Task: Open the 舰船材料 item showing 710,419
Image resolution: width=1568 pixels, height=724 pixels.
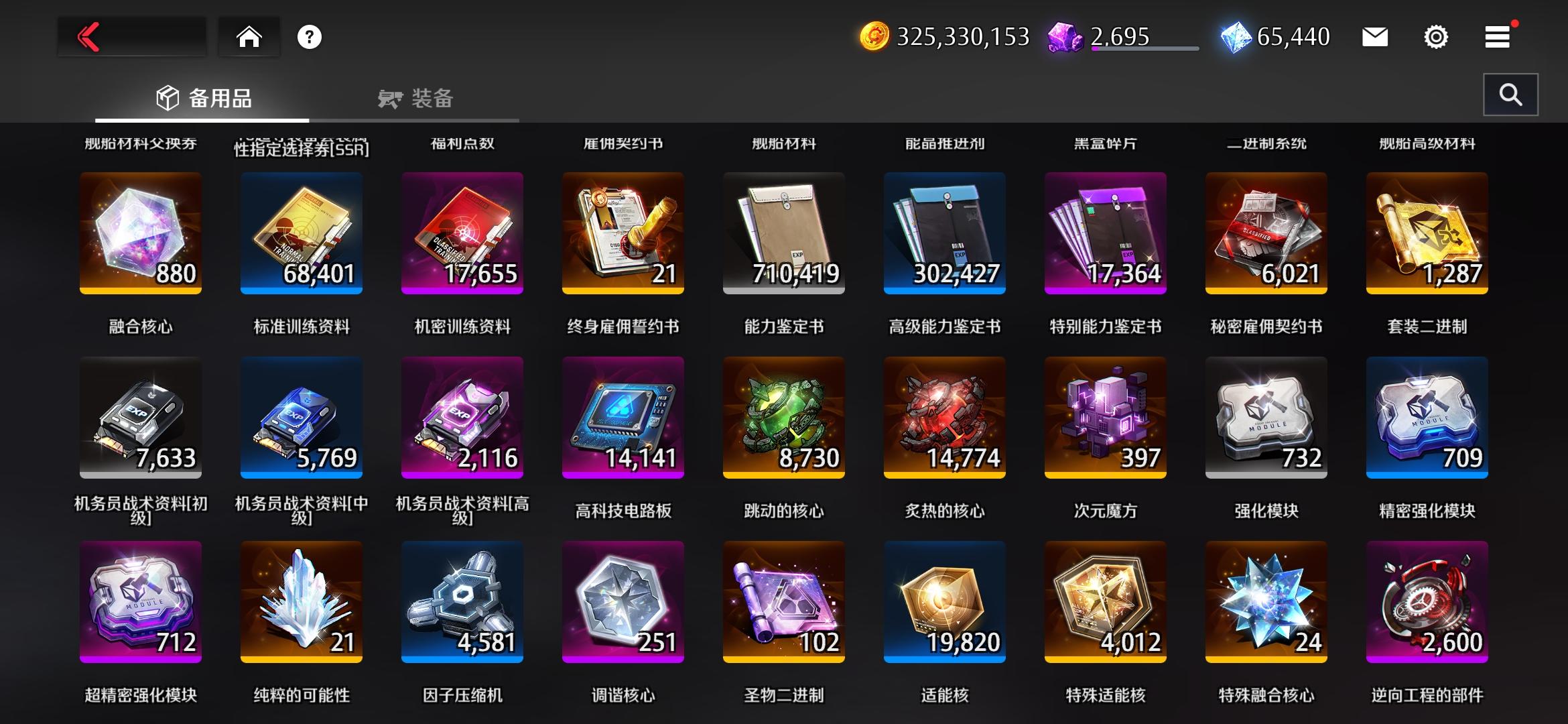Action: pyautogui.click(x=784, y=233)
